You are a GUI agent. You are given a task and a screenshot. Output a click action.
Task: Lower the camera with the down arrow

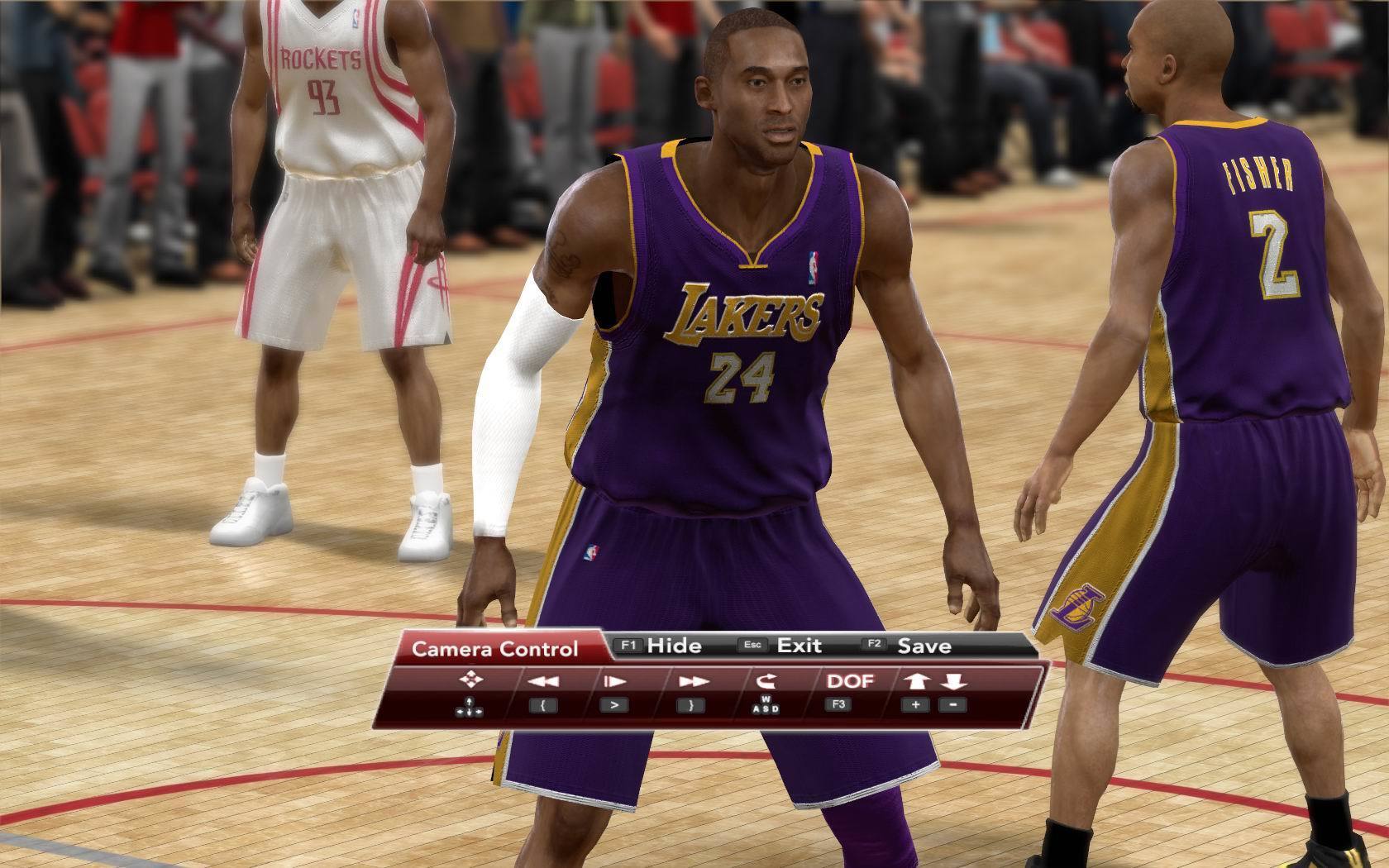click(953, 682)
